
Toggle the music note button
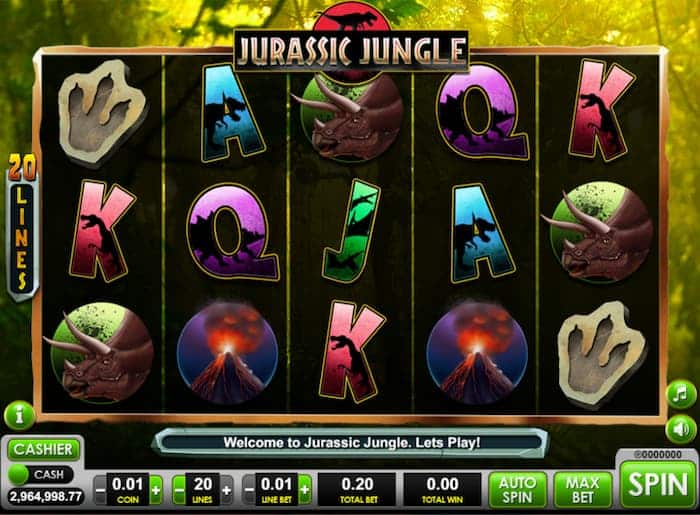click(x=681, y=394)
